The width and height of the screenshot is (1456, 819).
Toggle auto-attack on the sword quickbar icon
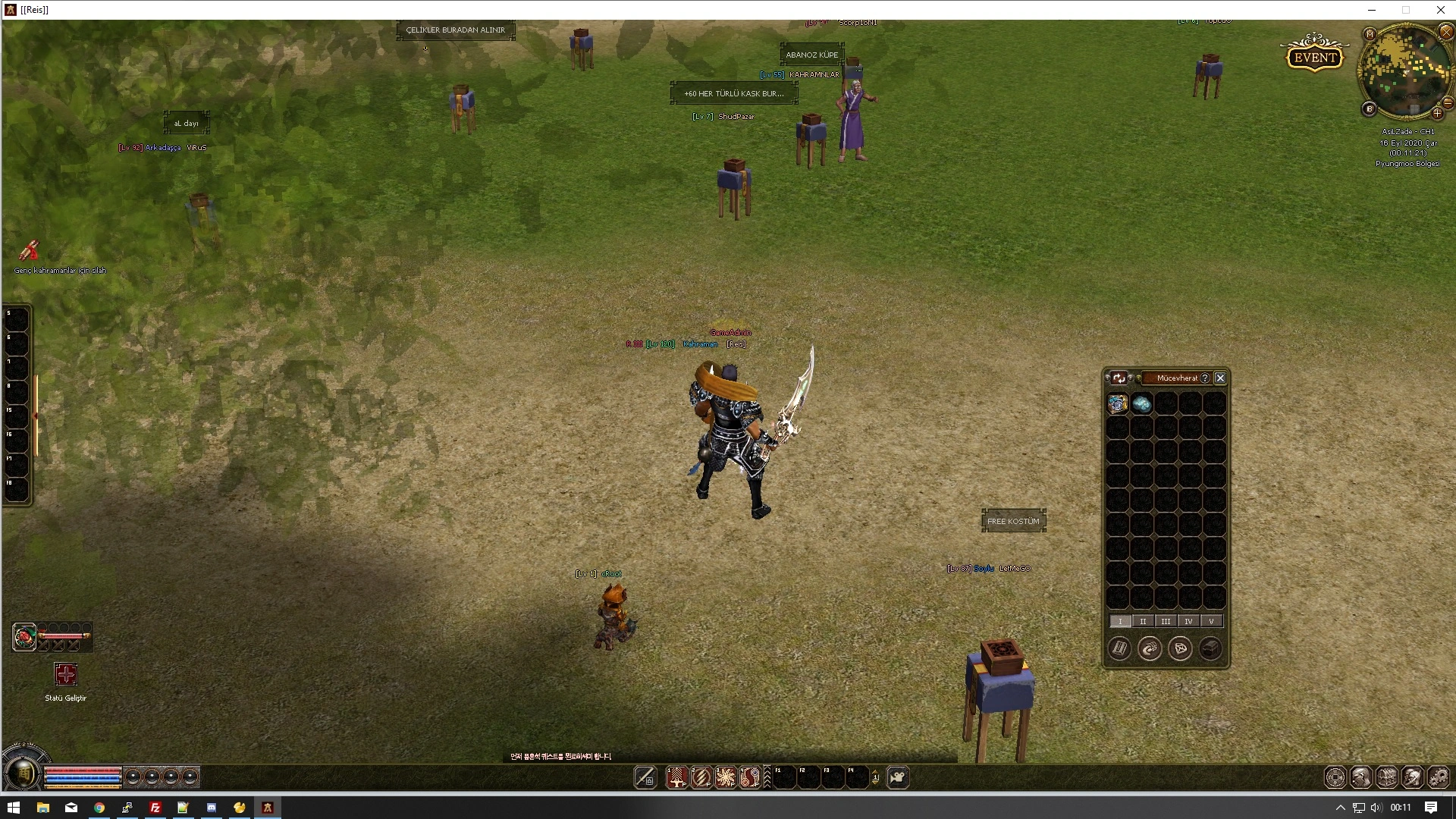645,777
